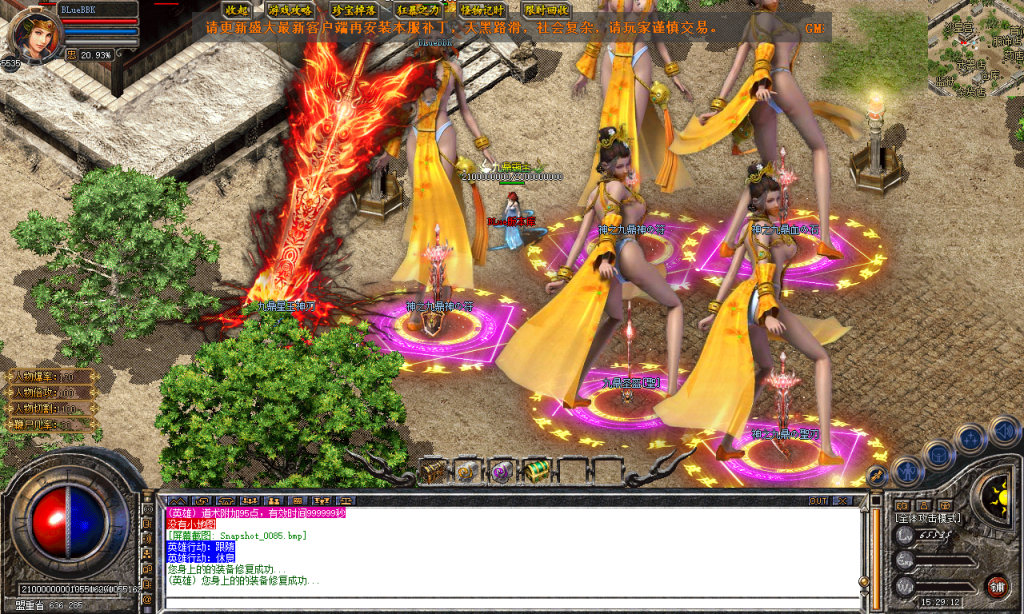Use the green jade chest hotbar item
Image resolution: width=1024 pixels, height=614 pixels.
[x=536, y=470]
